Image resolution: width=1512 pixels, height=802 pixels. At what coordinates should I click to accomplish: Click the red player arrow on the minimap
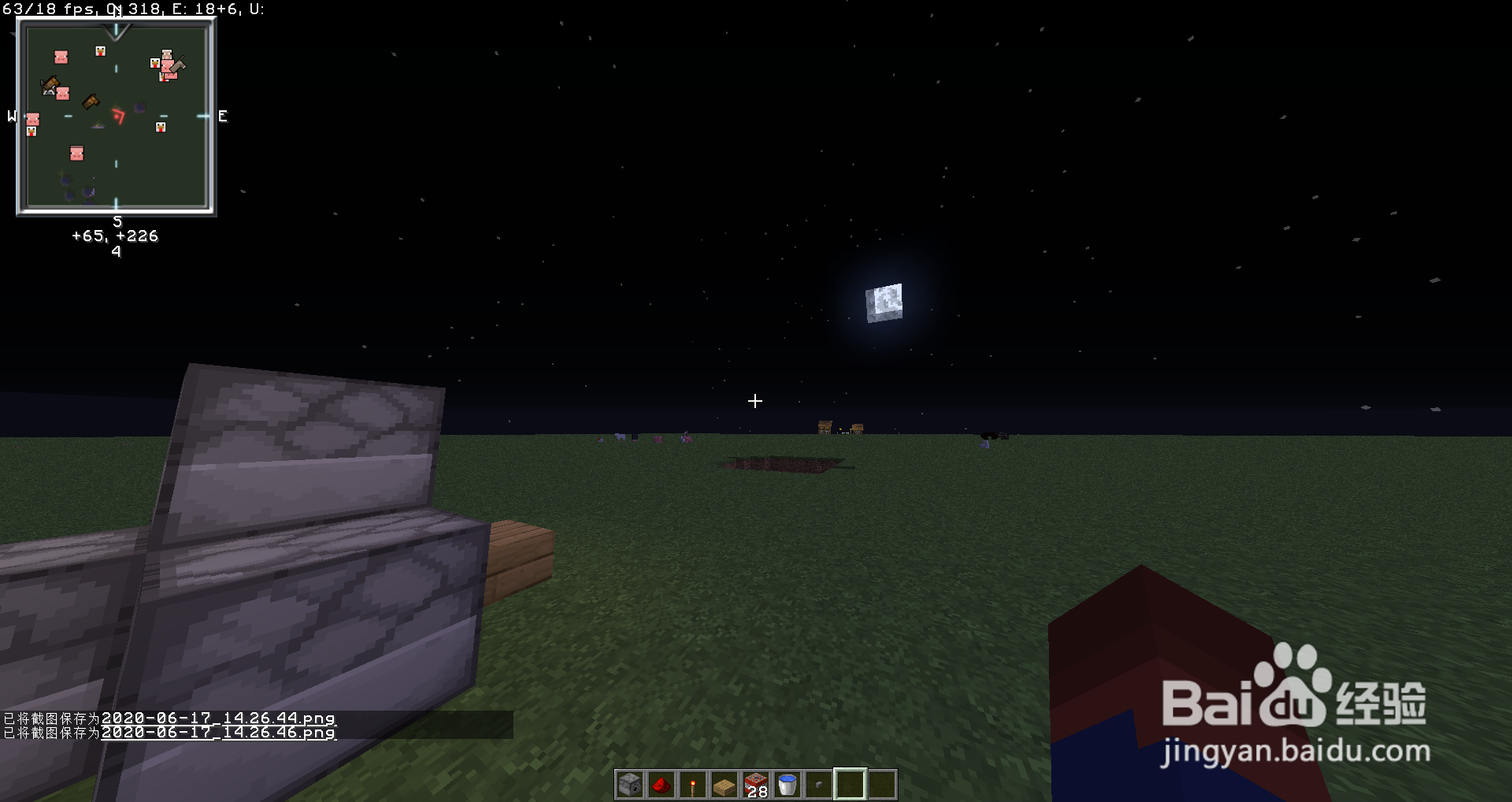[x=119, y=117]
